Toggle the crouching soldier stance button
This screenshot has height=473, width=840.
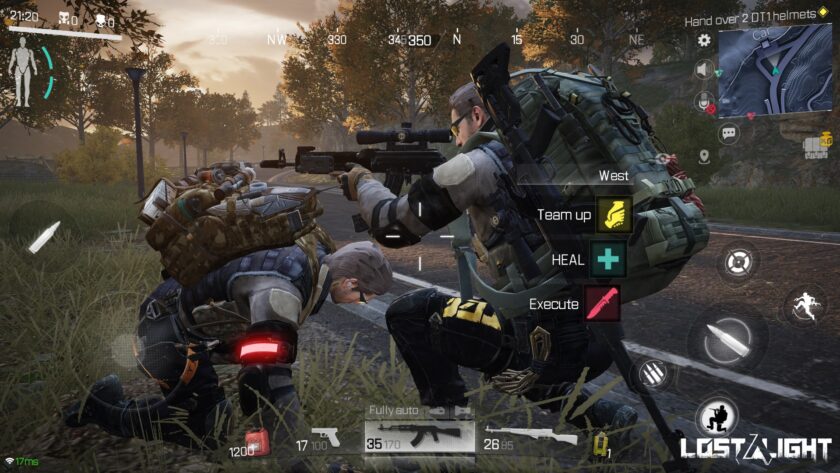coord(717,415)
